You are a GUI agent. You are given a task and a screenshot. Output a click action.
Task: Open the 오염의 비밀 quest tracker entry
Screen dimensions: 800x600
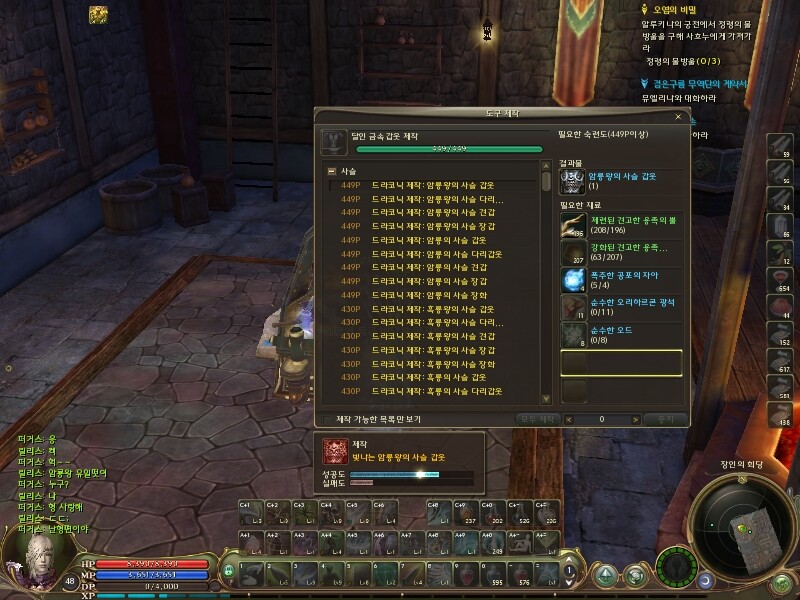[x=674, y=8]
